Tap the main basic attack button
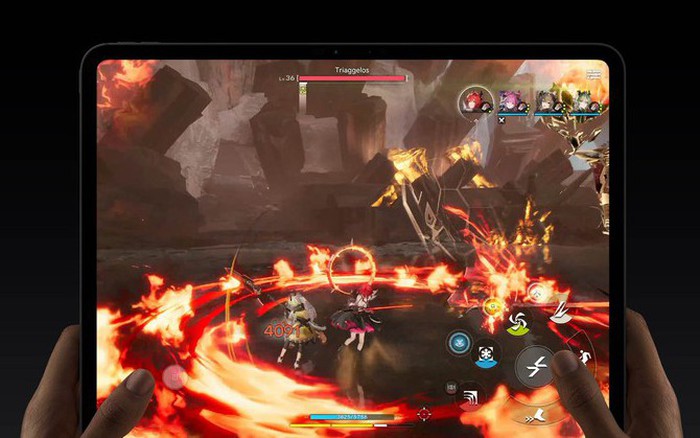Screen dimensions: 700x438 (535, 365)
